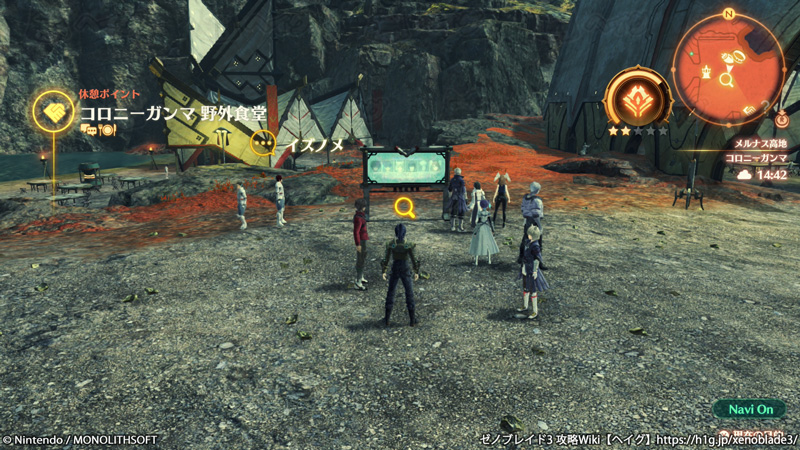The height and width of the screenshot is (450, 800).
Task: Select the colony affinity emblem
Action: coord(637,99)
